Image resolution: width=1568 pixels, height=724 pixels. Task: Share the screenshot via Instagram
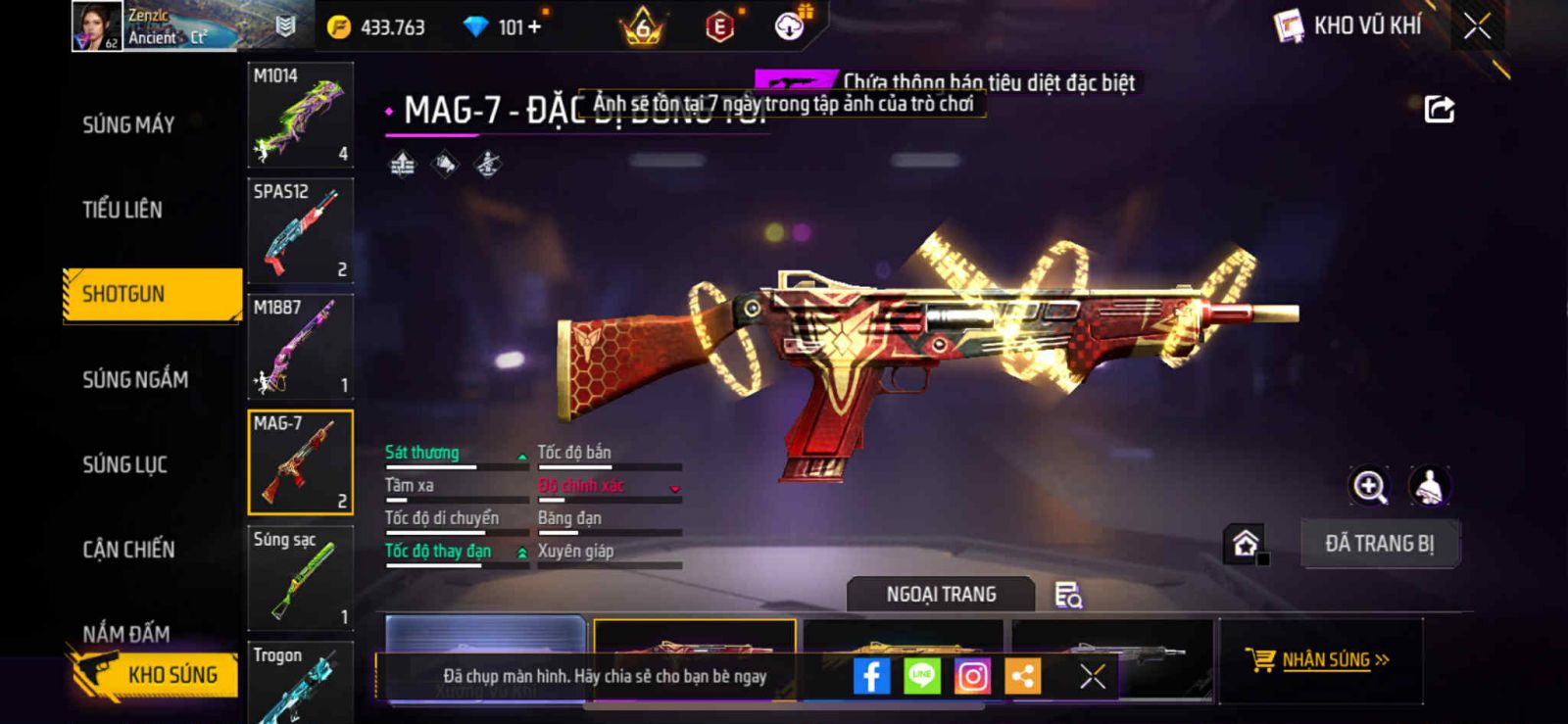pyautogui.click(x=972, y=676)
